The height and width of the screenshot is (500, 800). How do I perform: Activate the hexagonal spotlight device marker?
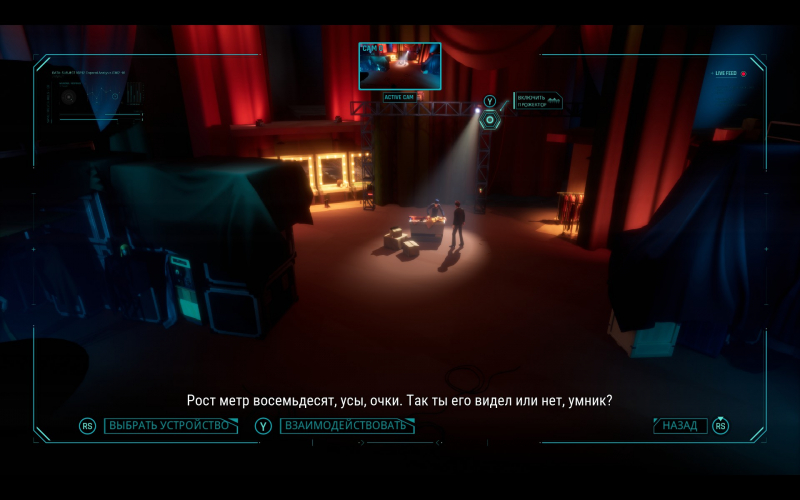click(x=489, y=120)
